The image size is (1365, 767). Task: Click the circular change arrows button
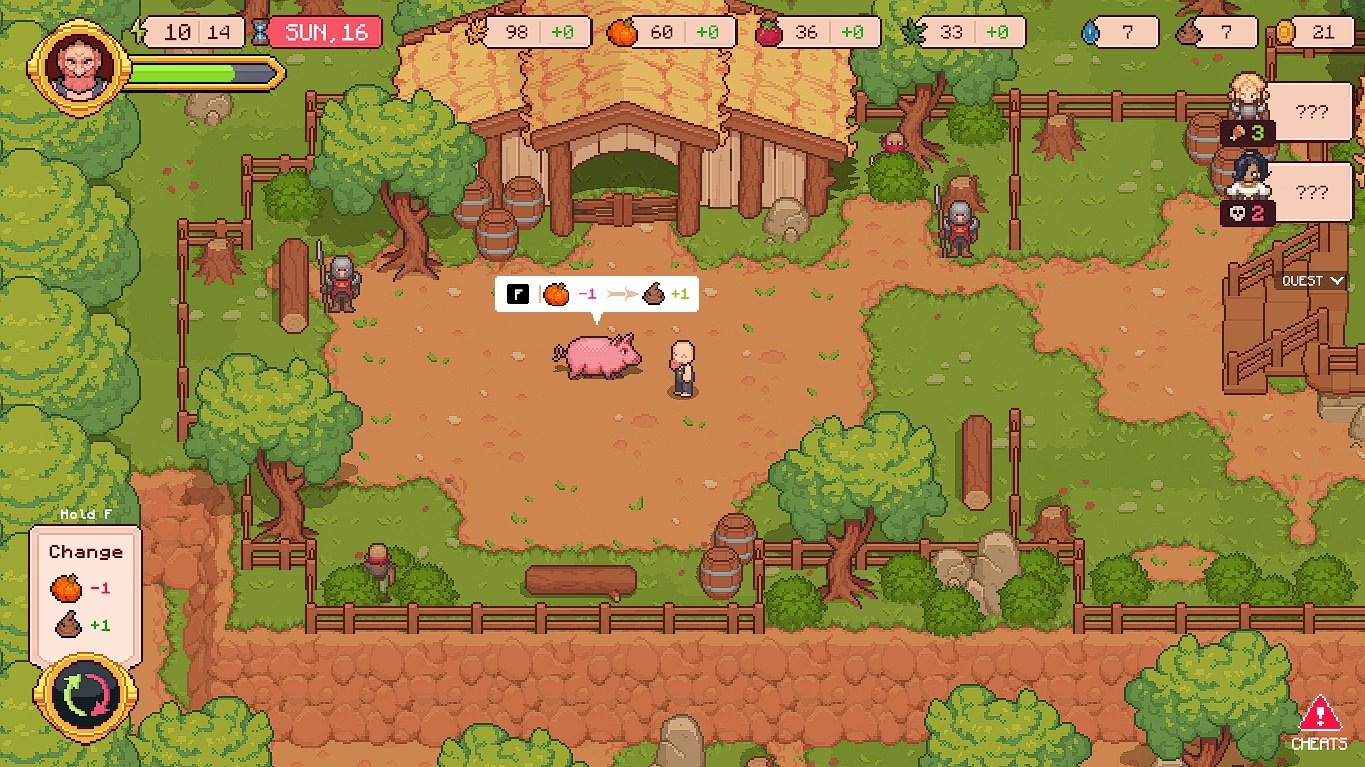point(78,696)
